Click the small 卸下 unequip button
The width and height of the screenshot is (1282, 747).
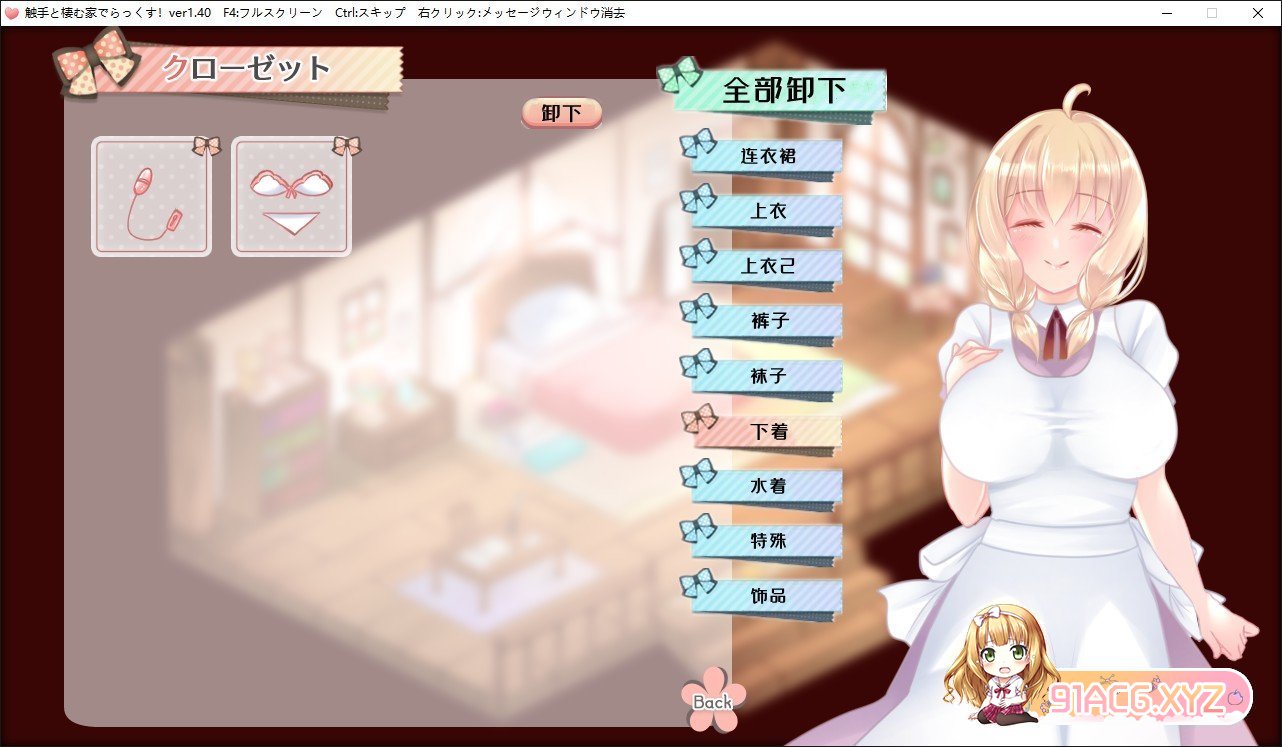(561, 113)
